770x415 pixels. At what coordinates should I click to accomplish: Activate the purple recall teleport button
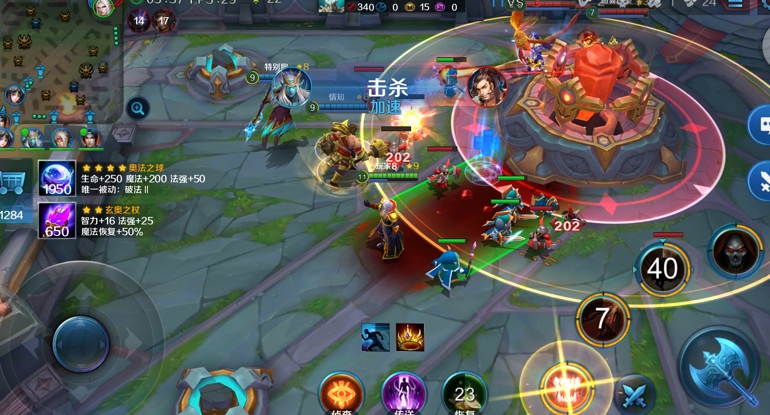click(x=404, y=394)
